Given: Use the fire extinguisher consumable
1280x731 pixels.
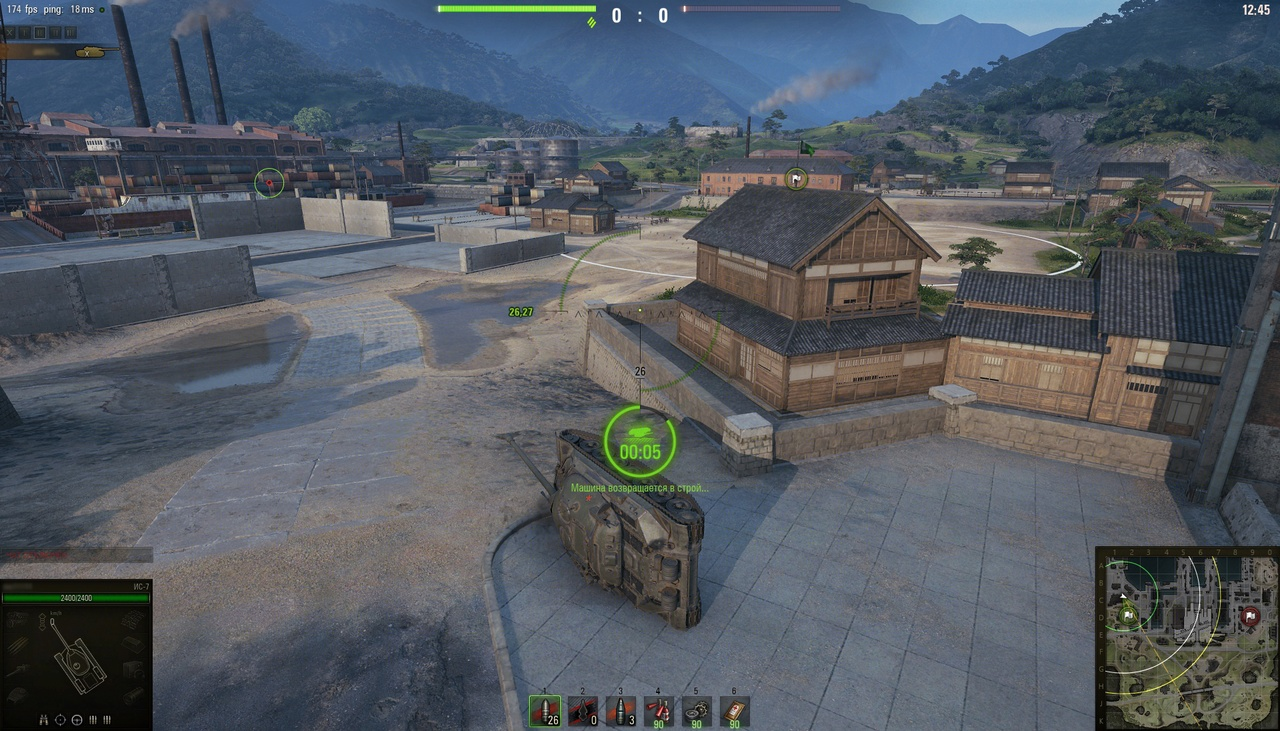Looking at the screenshot, I should [659, 710].
